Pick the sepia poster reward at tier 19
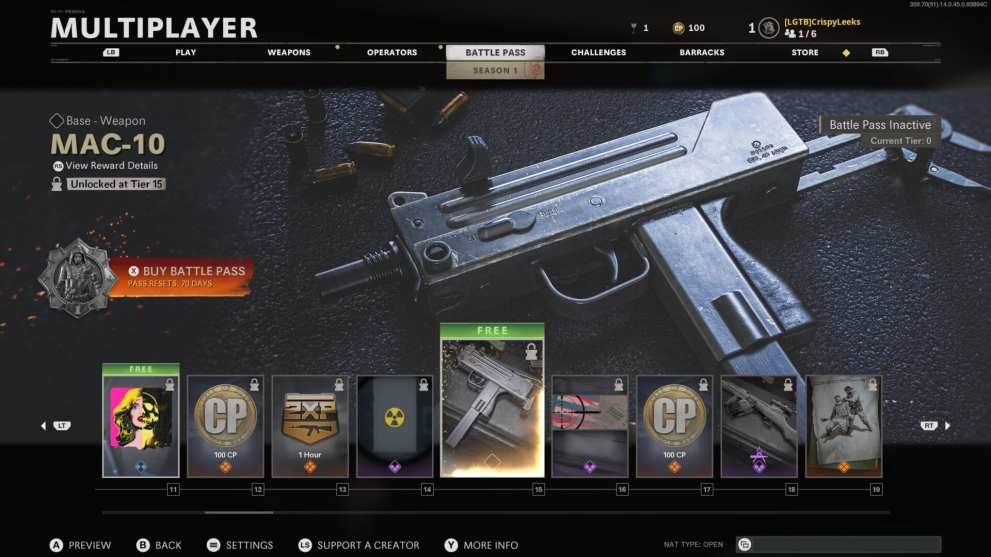The width and height of the screenshot is (991, 557). pyautogui.click(x=844, y=426)
